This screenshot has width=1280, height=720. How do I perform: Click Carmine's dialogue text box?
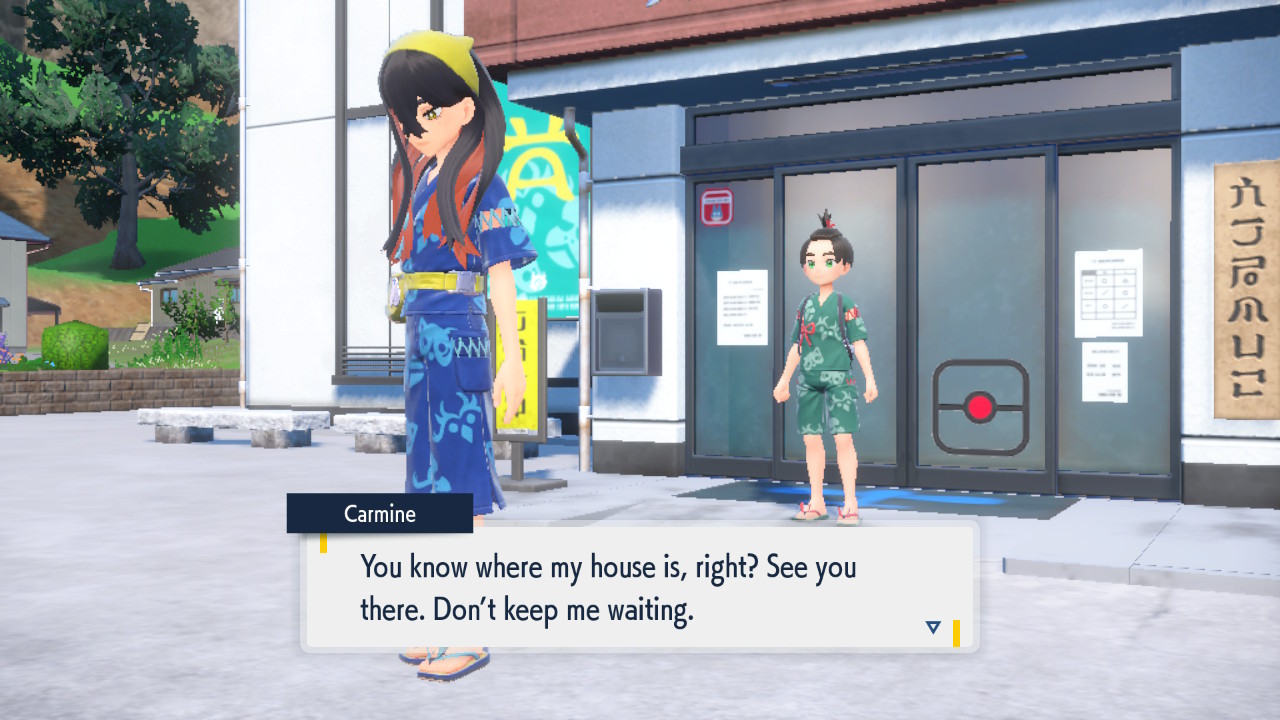(x=640, y=587)
